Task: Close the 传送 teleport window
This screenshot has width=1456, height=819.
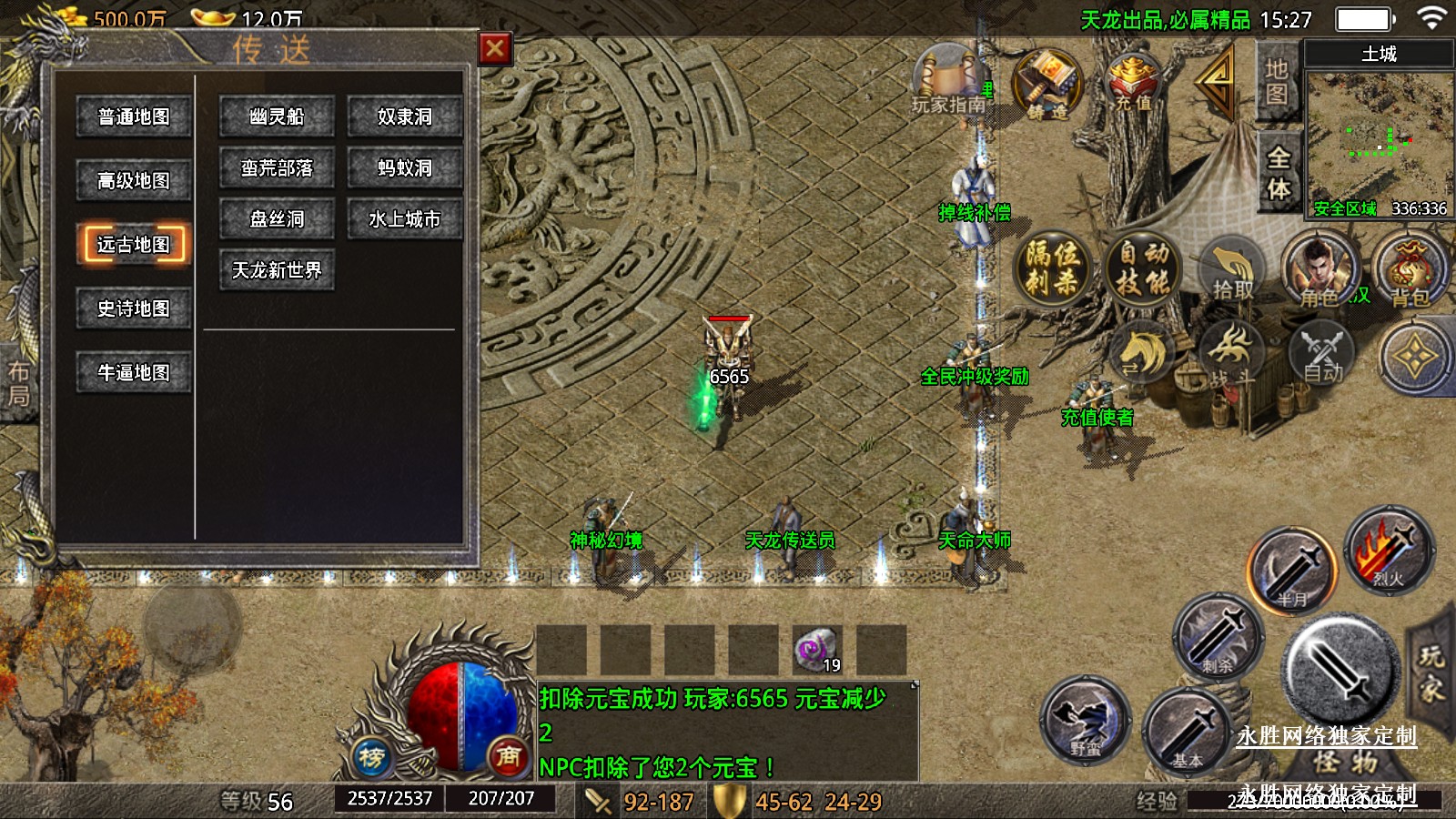Action: (495, 48)
